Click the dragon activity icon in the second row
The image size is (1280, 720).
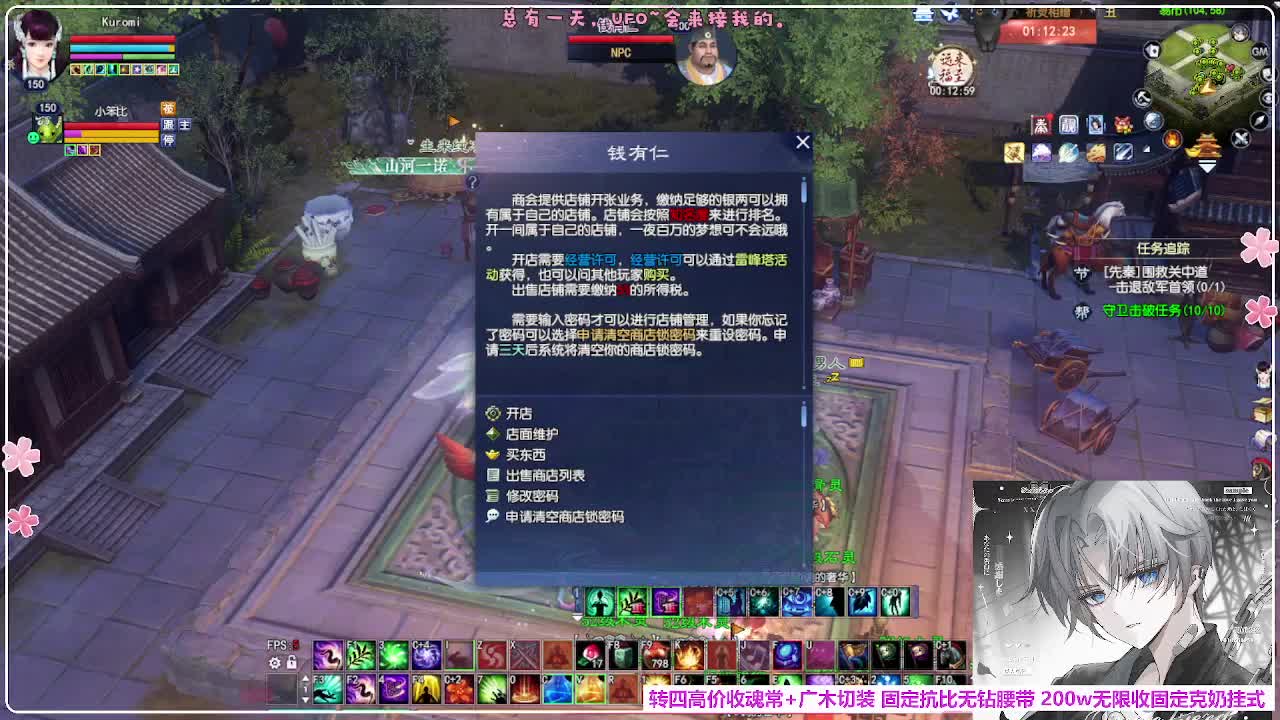1095,152
